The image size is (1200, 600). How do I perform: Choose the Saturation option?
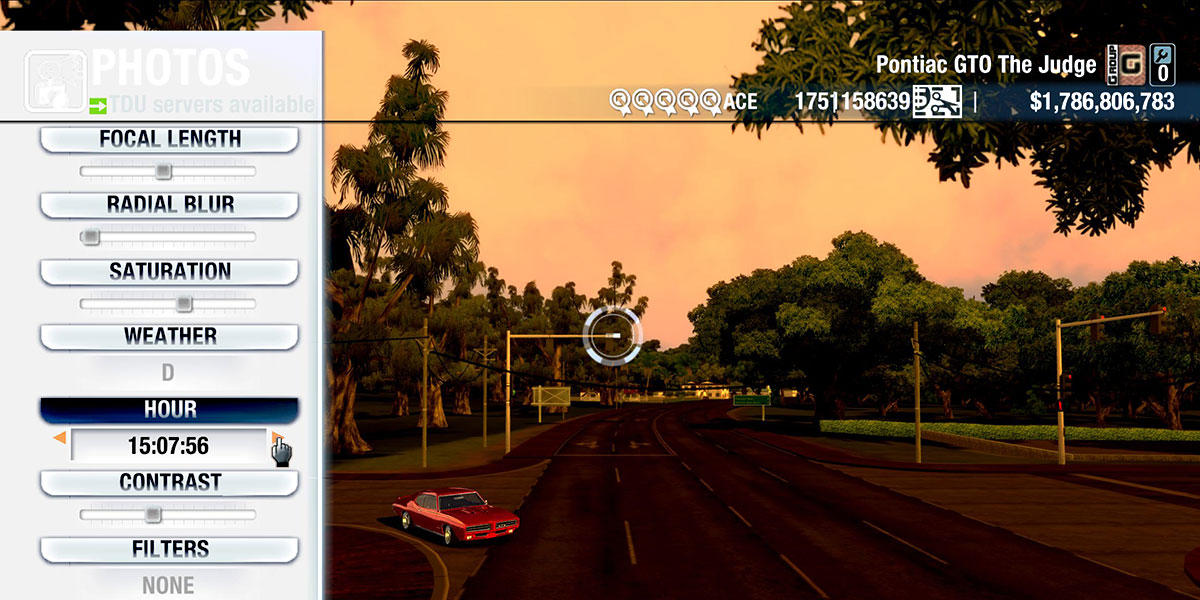pyautogui.click(x=169, y=272)
